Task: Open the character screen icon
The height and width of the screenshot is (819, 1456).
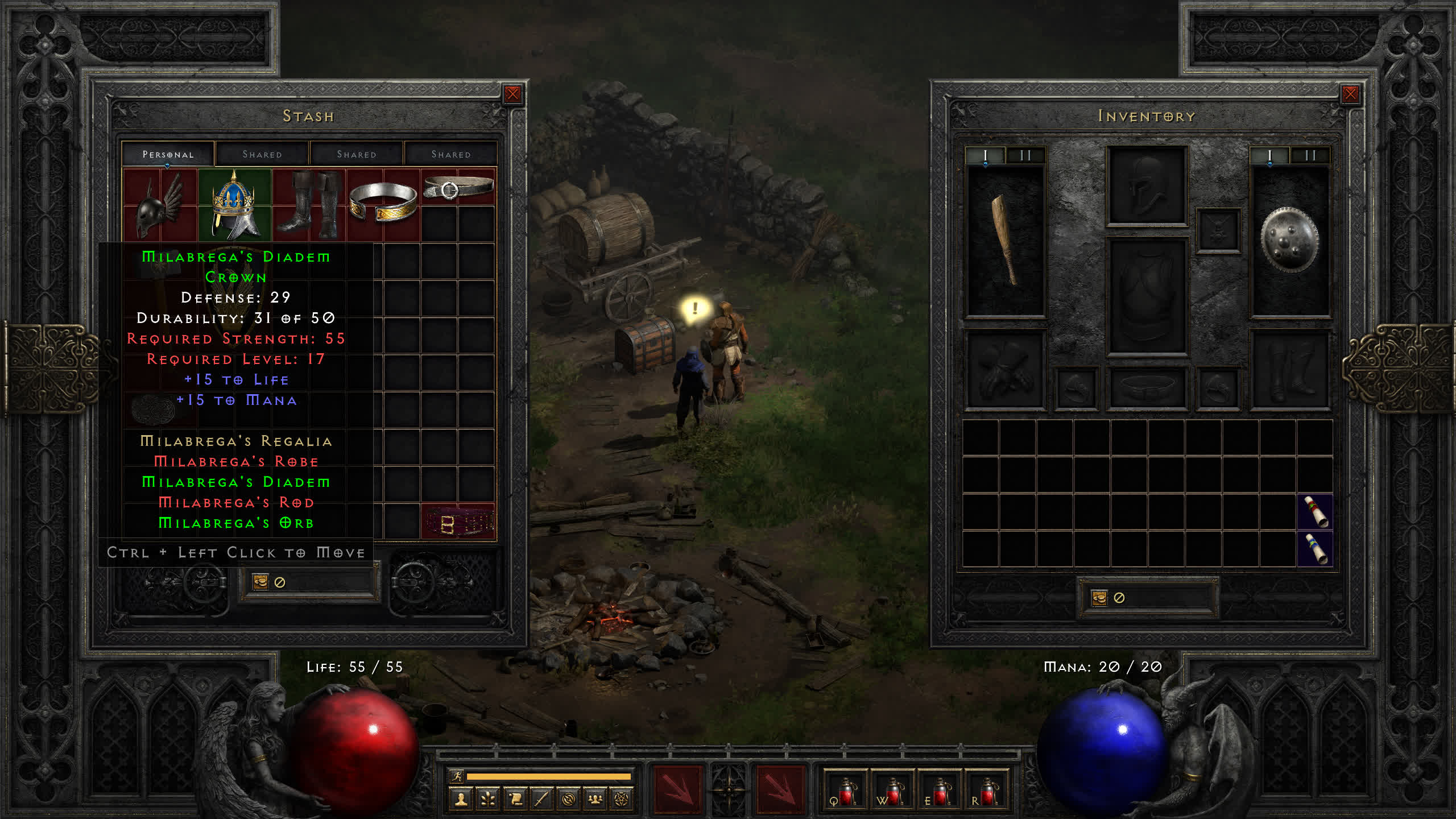Action: (461, 800)
